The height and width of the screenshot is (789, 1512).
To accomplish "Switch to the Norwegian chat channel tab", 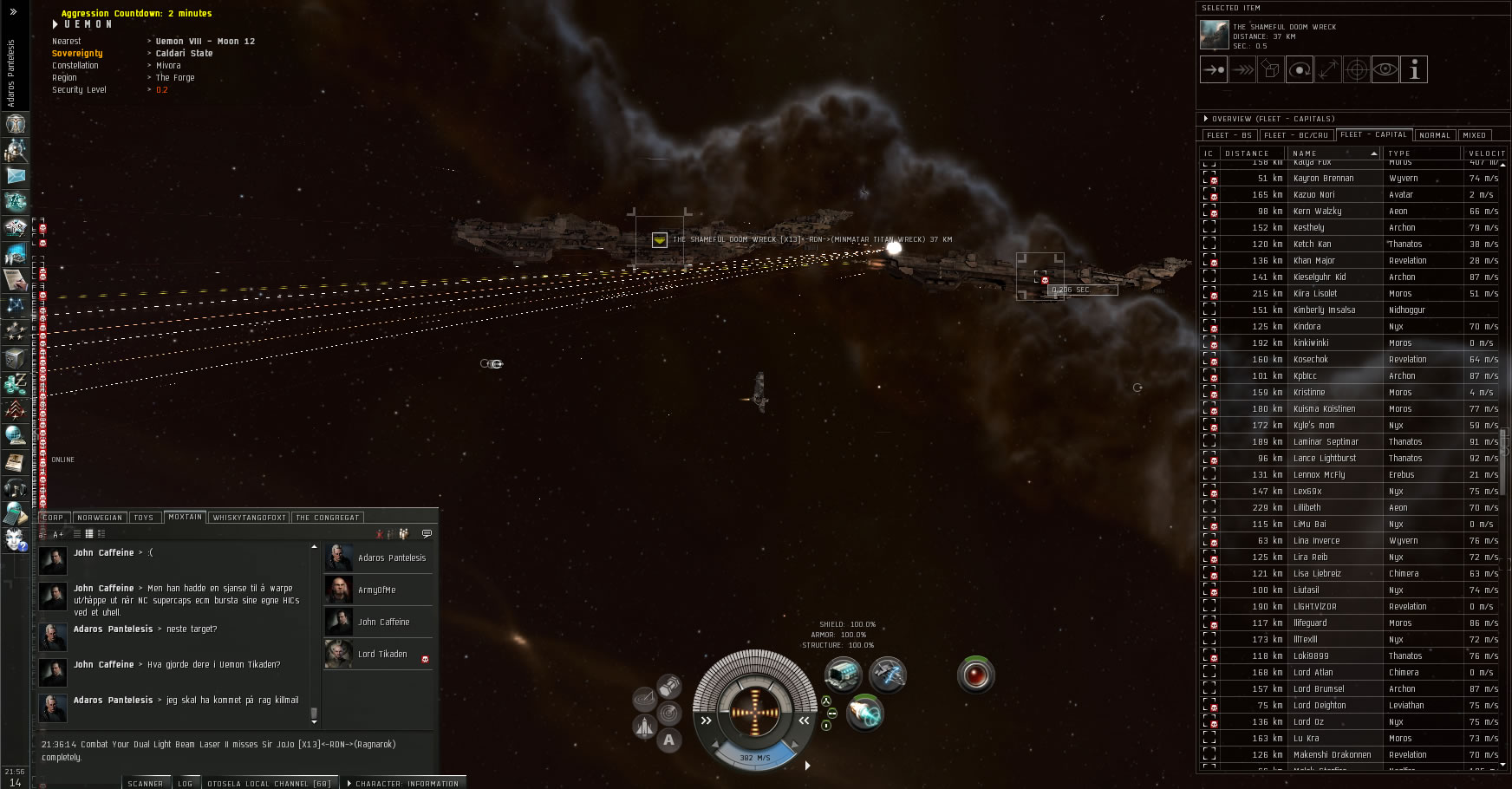I will (x=100, y=518).
